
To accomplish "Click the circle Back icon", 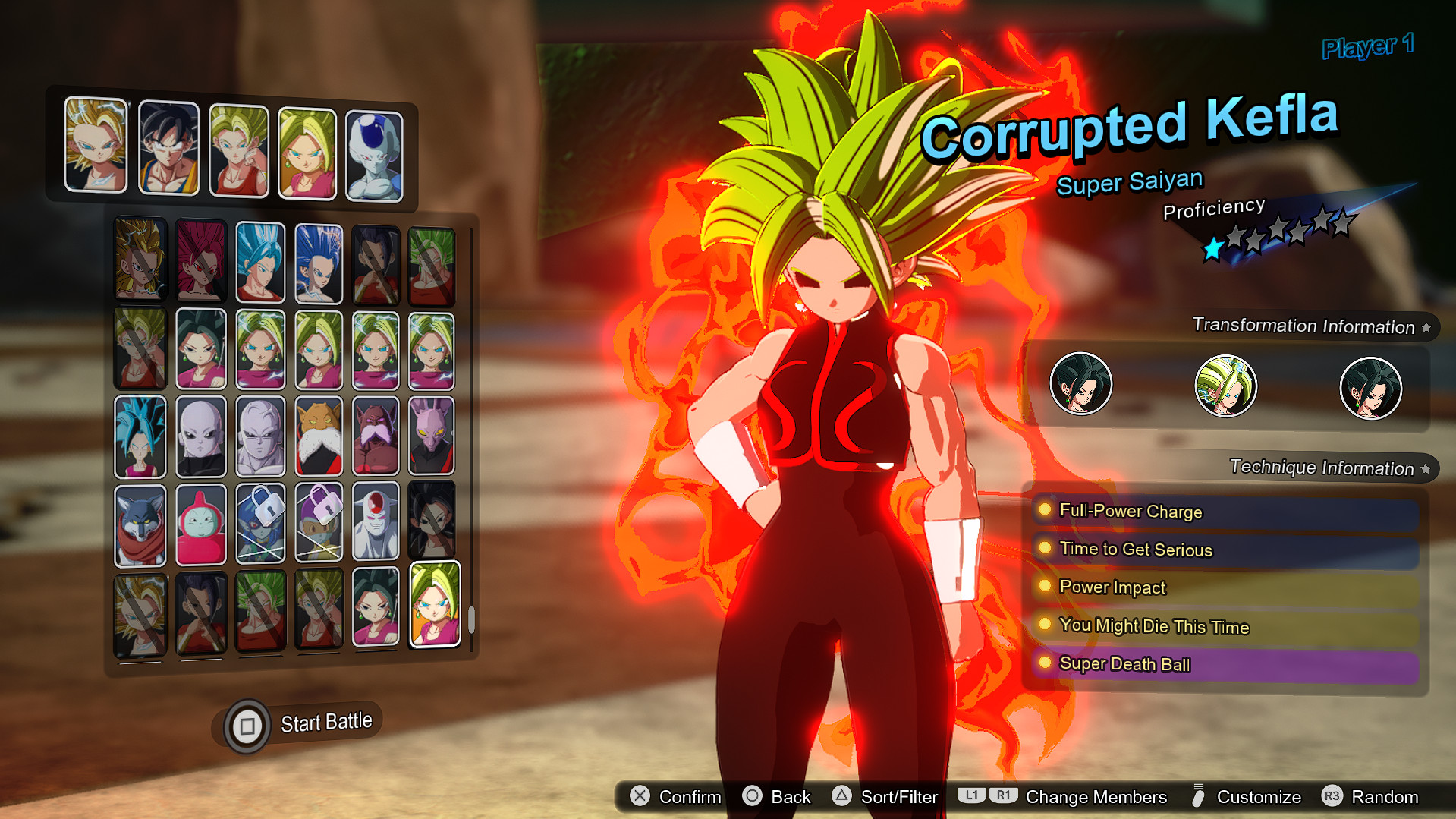I will [x=753, y=797].
